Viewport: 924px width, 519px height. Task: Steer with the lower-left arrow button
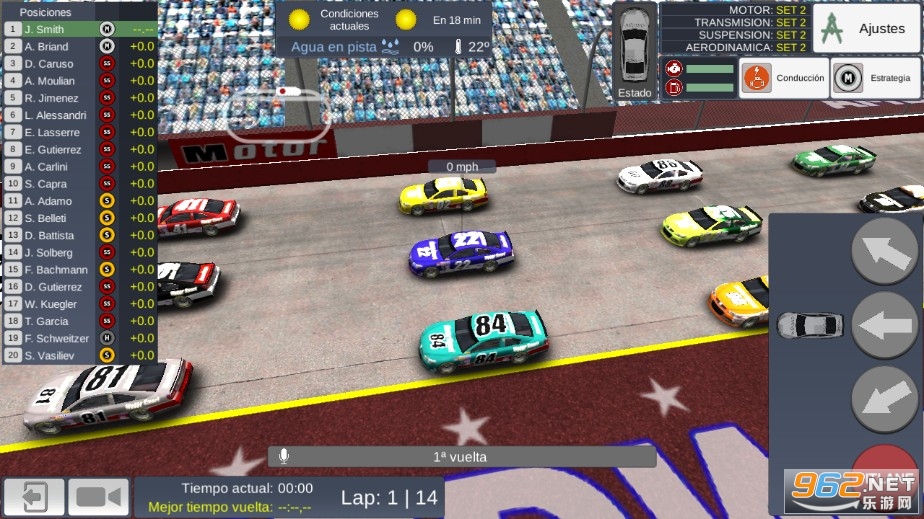point(884,399)
